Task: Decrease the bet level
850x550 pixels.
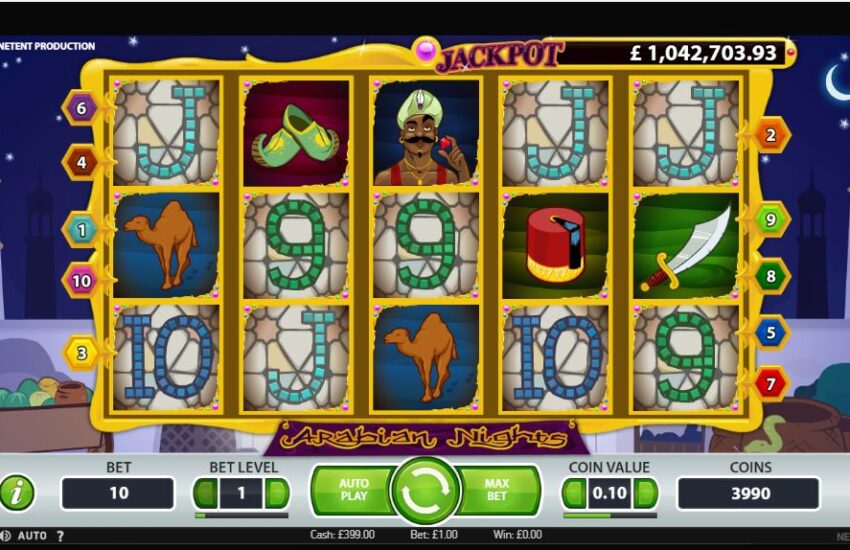Action: 205,493
